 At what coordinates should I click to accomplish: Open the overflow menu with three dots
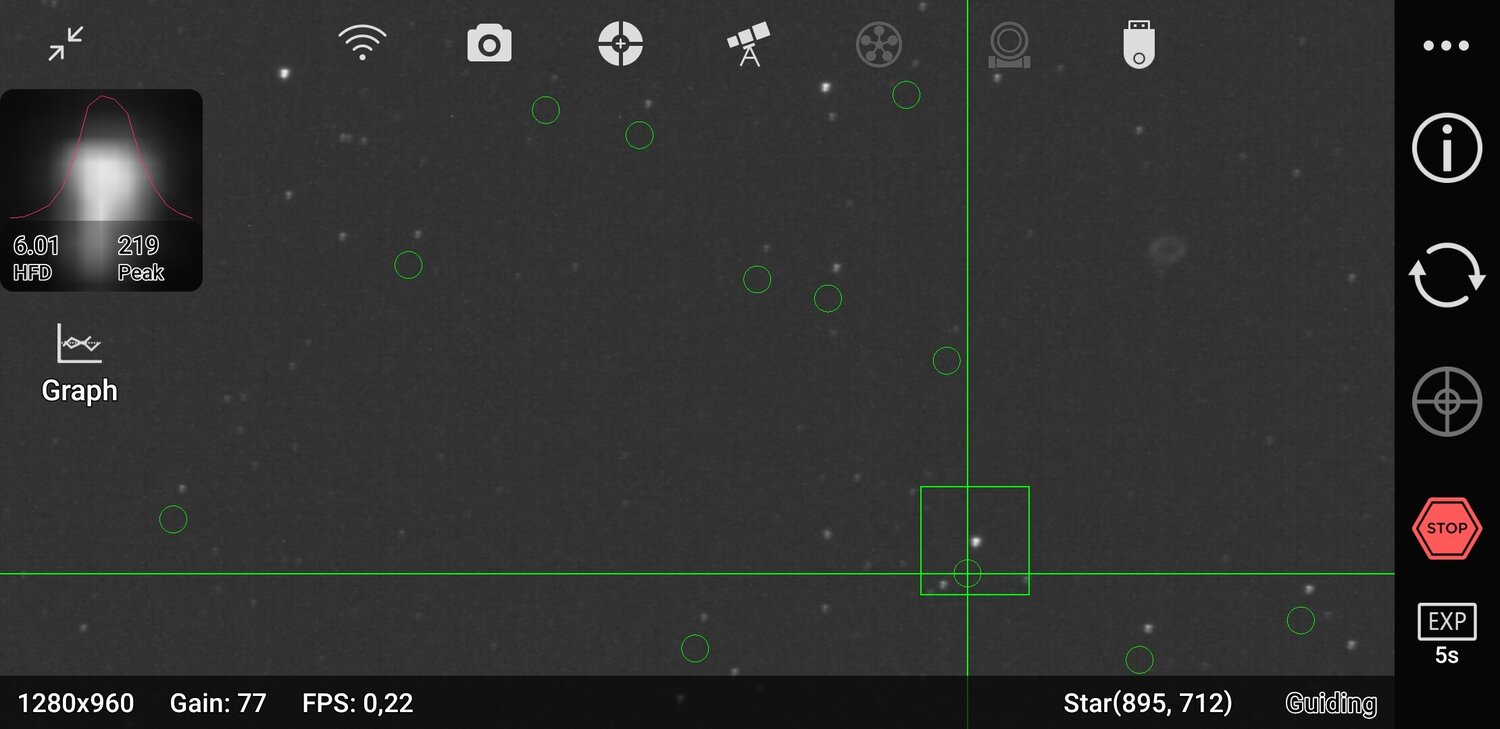[x=1445, y=44]
